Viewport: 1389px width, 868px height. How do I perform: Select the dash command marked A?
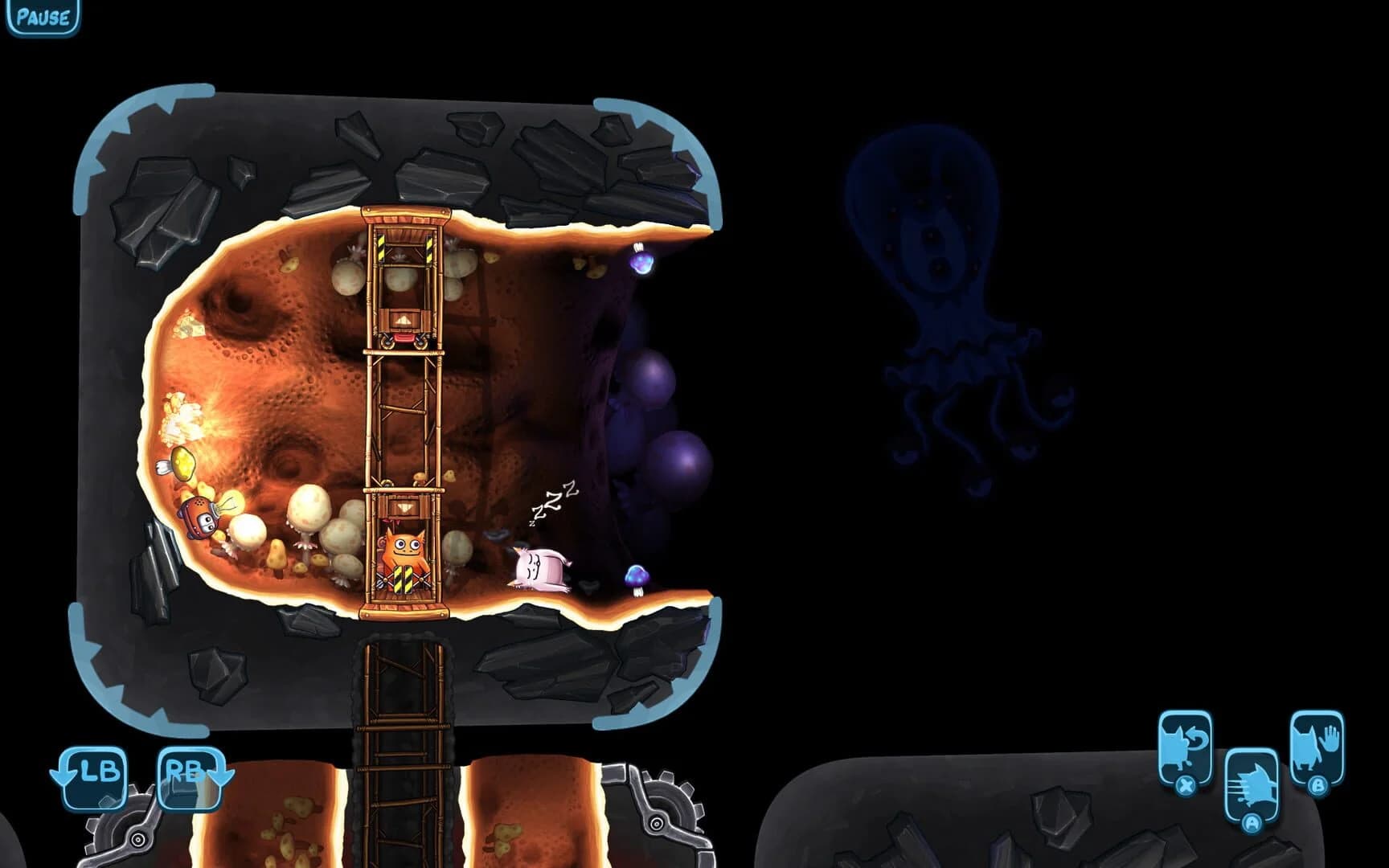(x=1252, y=781)
